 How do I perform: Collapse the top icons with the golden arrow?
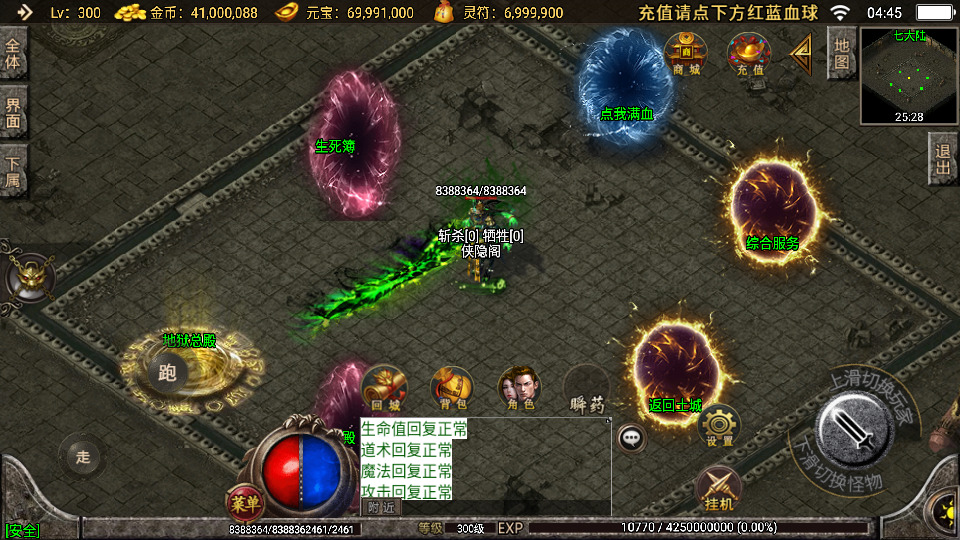801,54
